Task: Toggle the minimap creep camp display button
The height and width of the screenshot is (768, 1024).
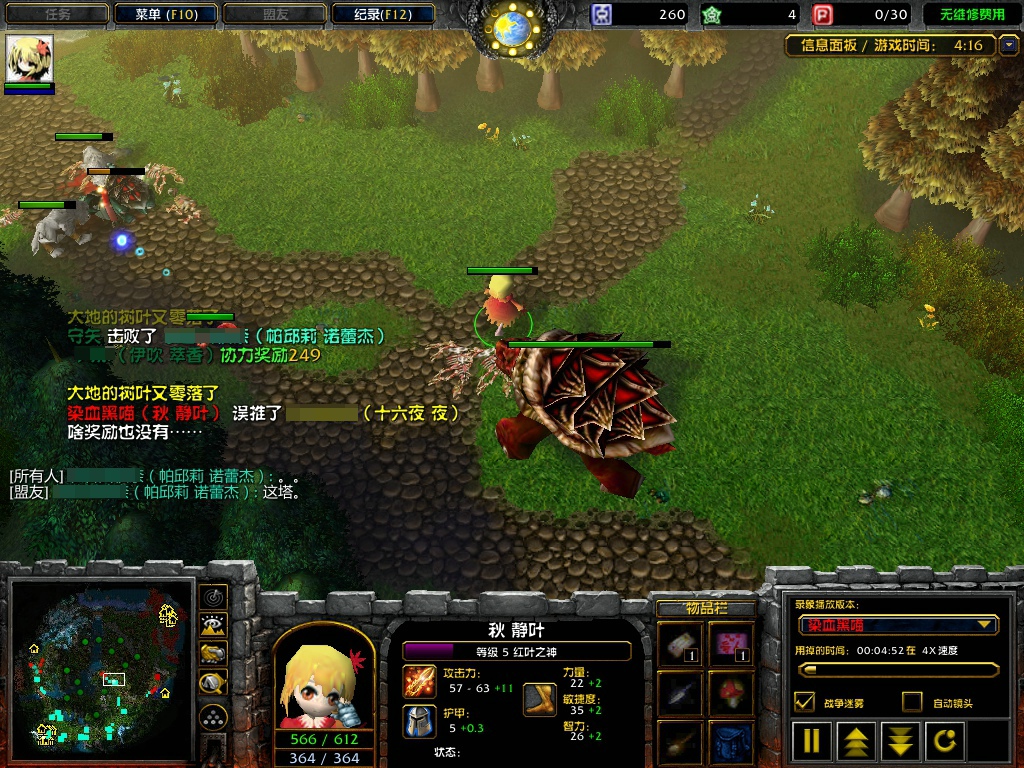Action: point(213,683)
